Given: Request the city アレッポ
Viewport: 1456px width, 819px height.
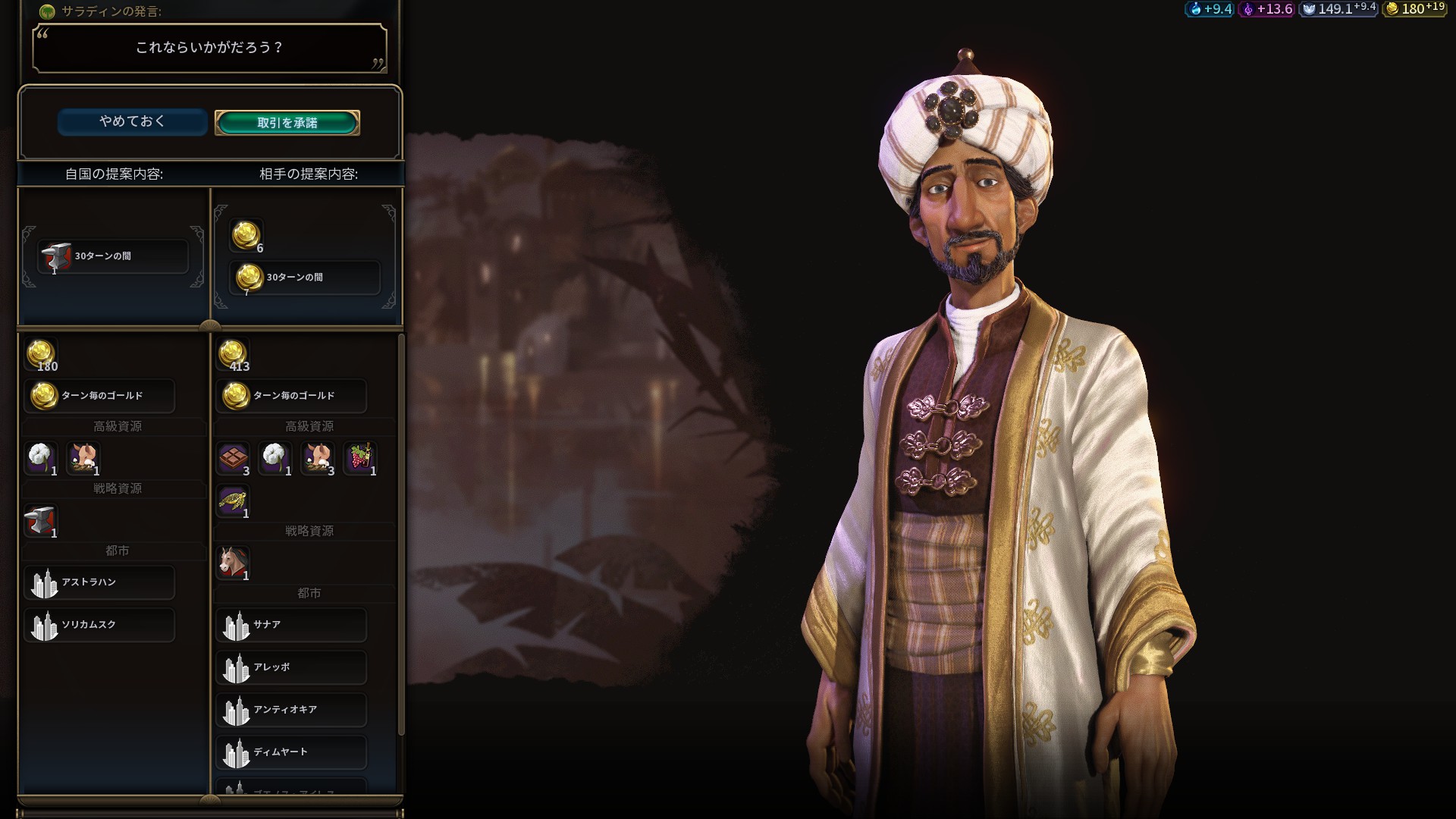Looking at the screenshot, I should (x=291, y=667).
